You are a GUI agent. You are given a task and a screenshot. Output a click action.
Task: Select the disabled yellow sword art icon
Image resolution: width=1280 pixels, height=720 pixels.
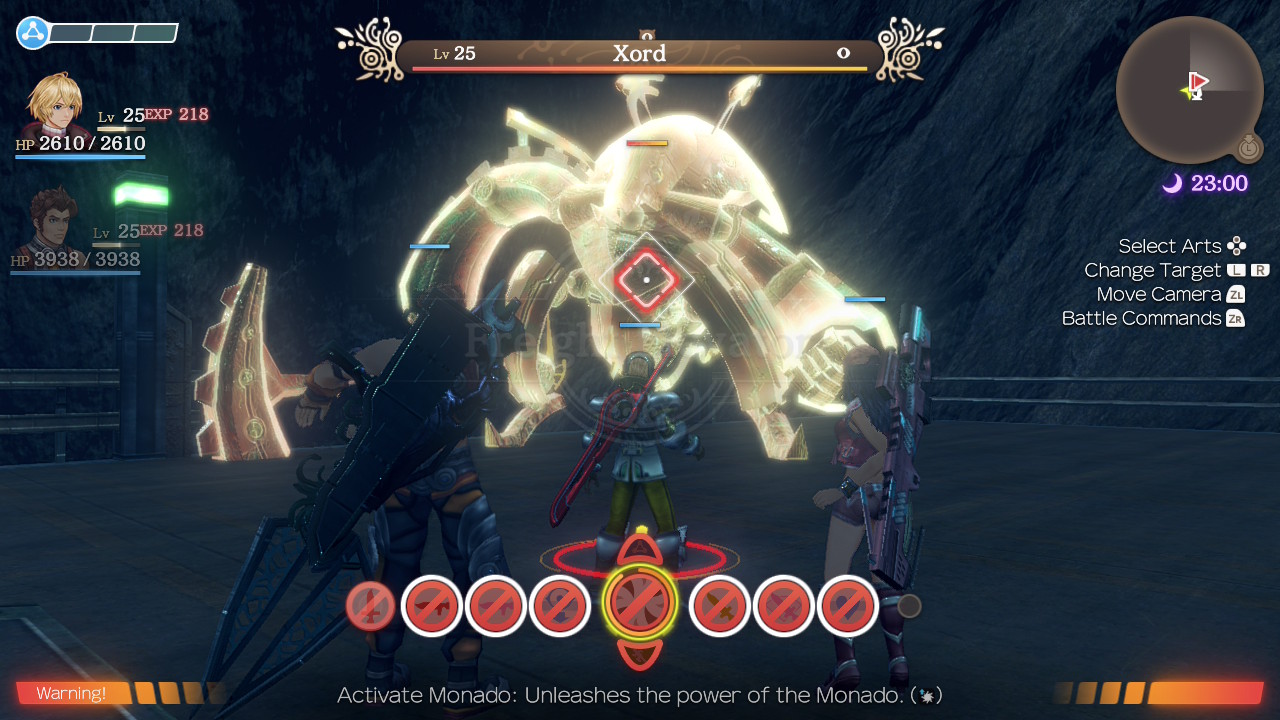pyautogui.click(x=720, y=606)
